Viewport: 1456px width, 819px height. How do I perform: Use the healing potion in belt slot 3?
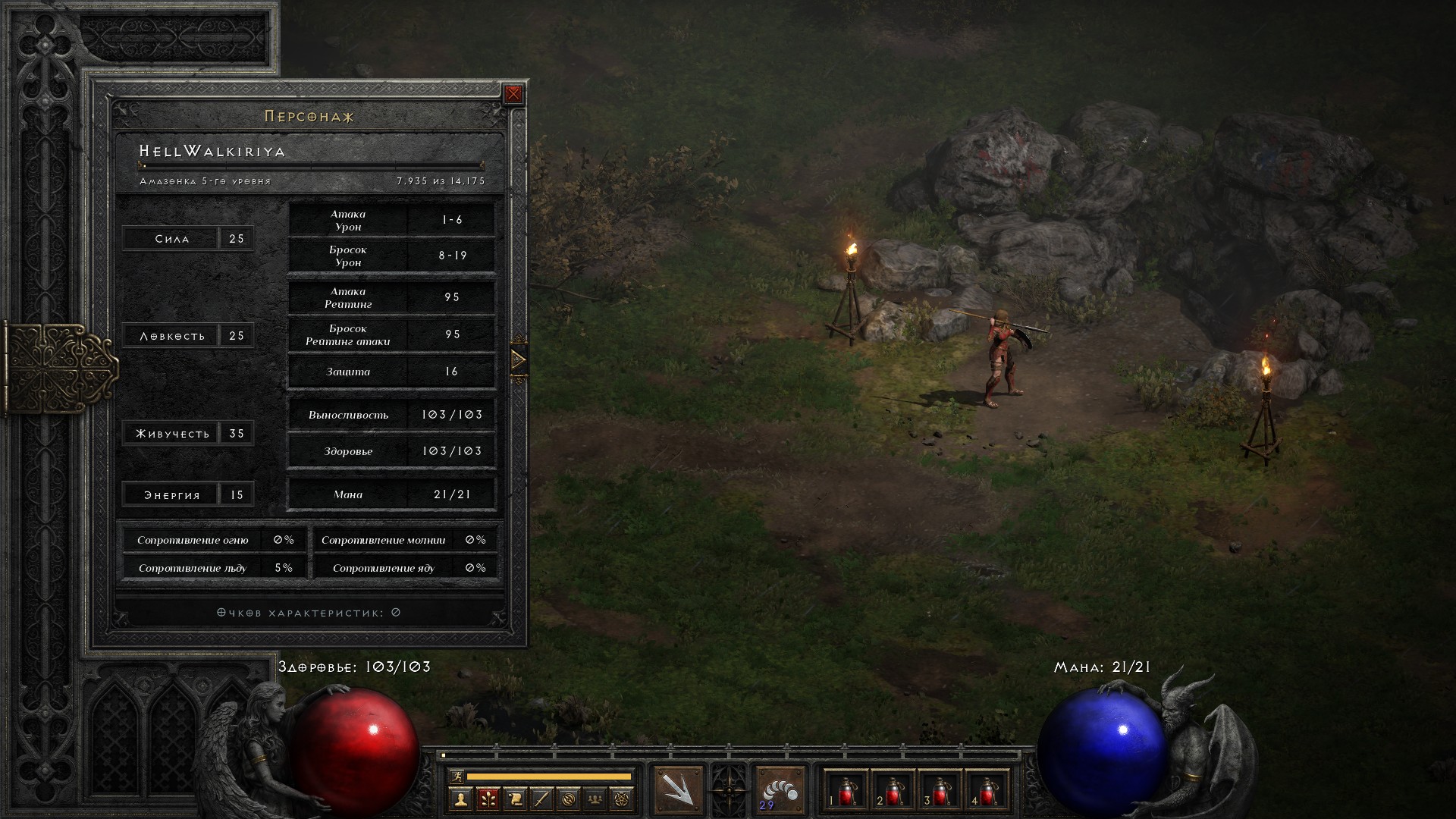[x=940, y=791]
